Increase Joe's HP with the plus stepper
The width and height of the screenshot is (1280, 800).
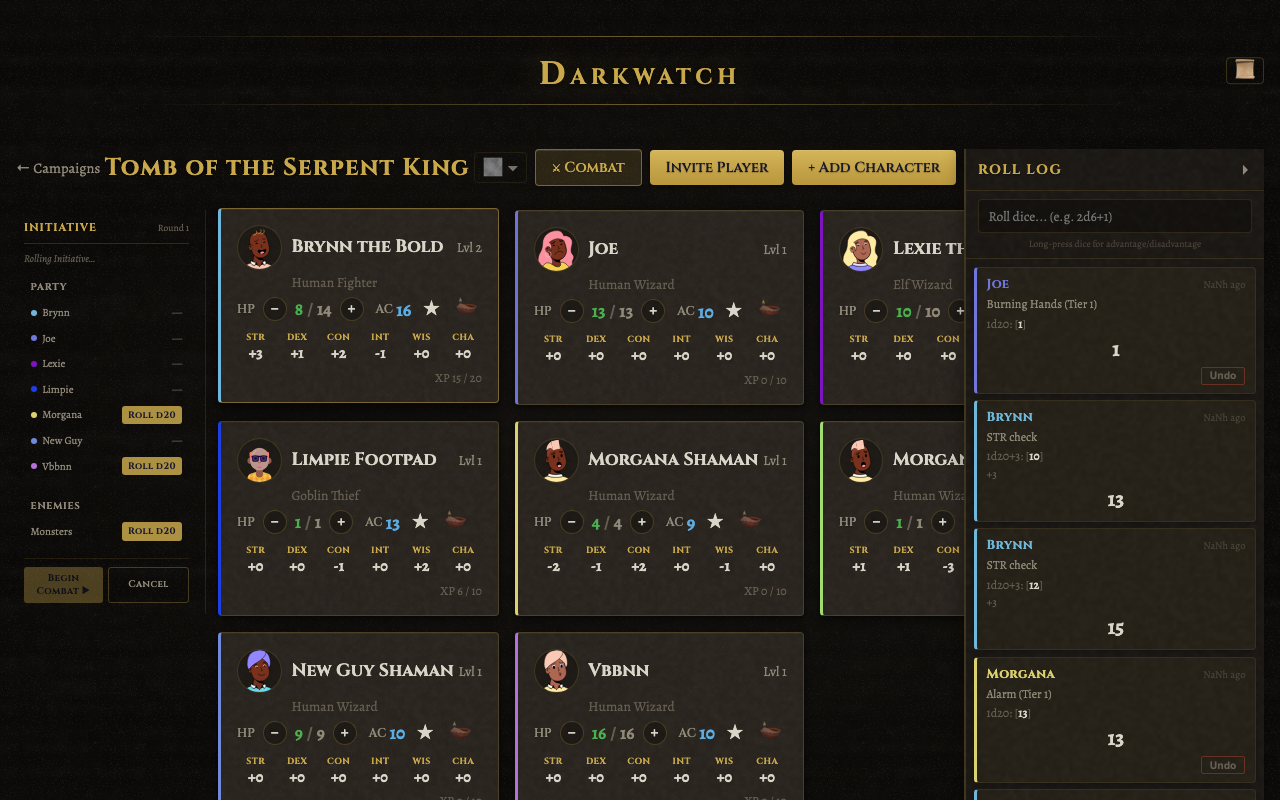click(x=652, y=311)
